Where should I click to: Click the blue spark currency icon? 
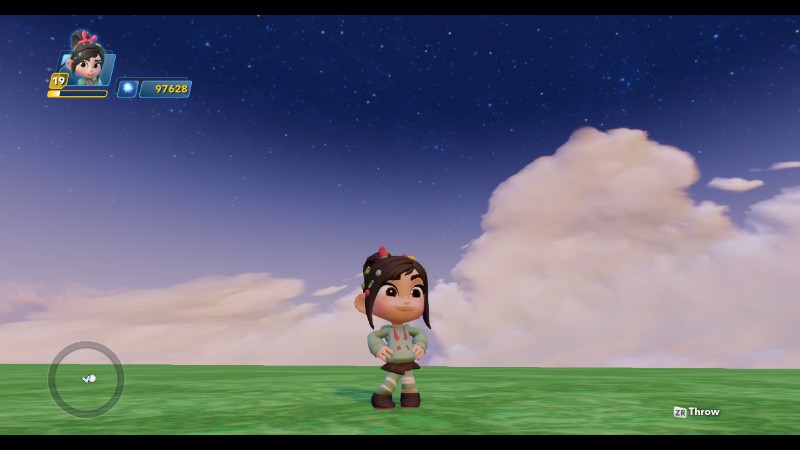(127, 88)
